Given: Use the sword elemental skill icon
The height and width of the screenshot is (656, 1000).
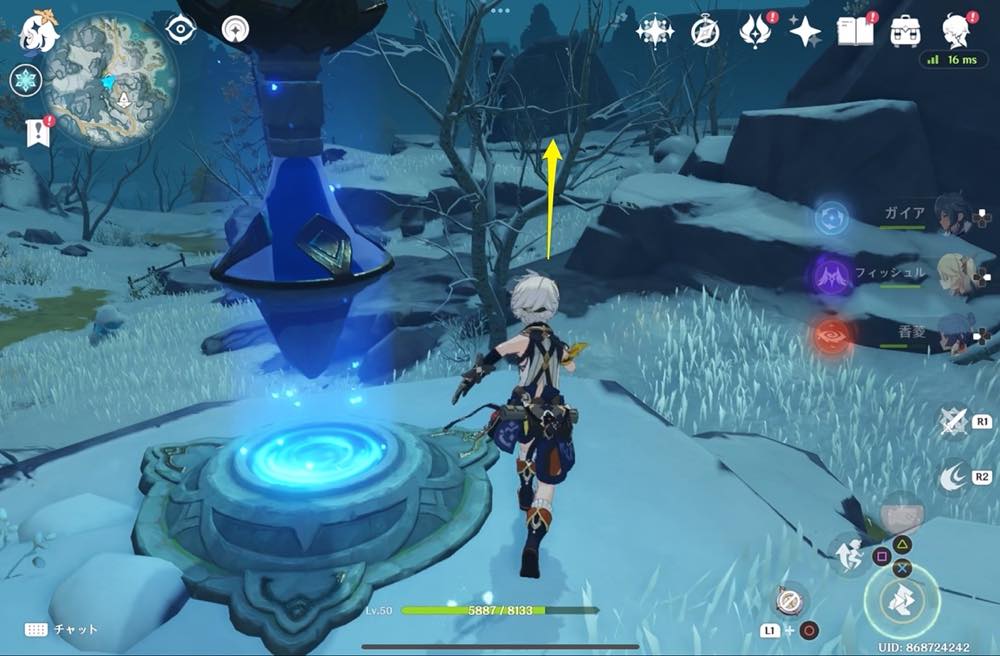Looking at the screenshot, I should click(x=955, y=422).
